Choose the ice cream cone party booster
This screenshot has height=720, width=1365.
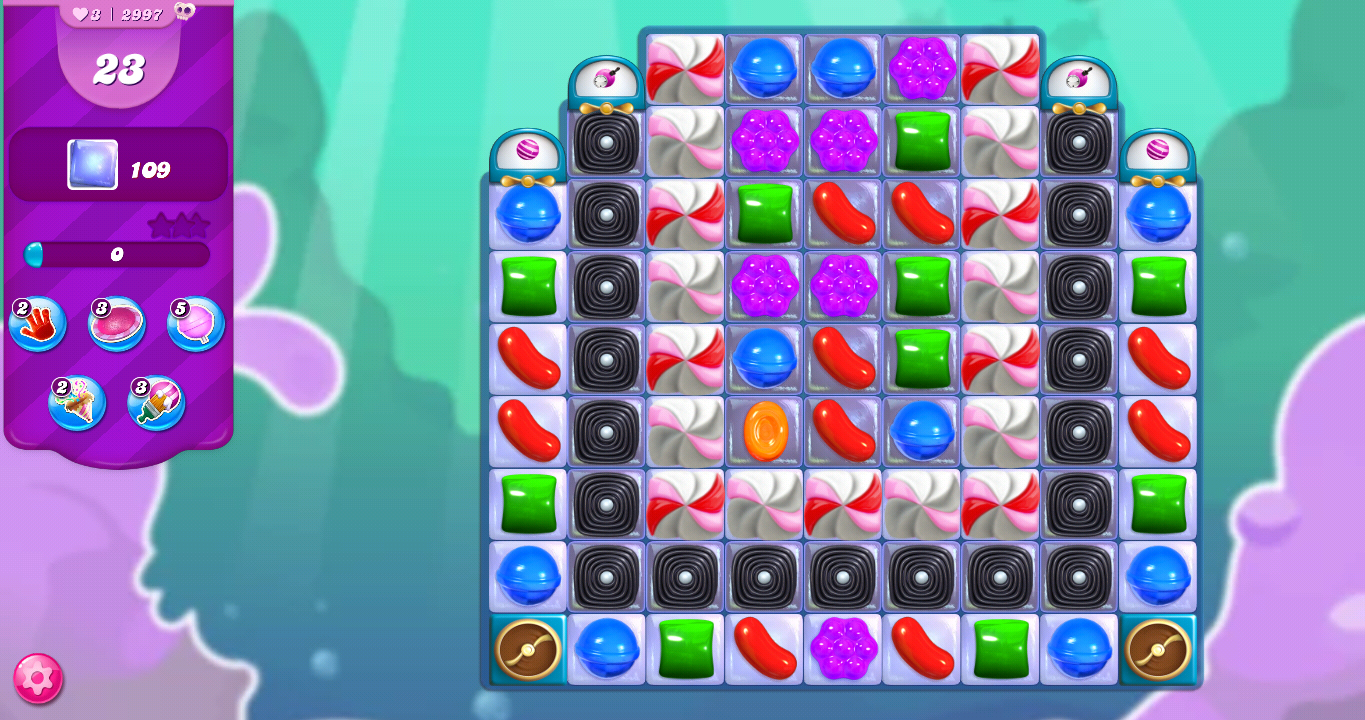(x=78, y=402)
